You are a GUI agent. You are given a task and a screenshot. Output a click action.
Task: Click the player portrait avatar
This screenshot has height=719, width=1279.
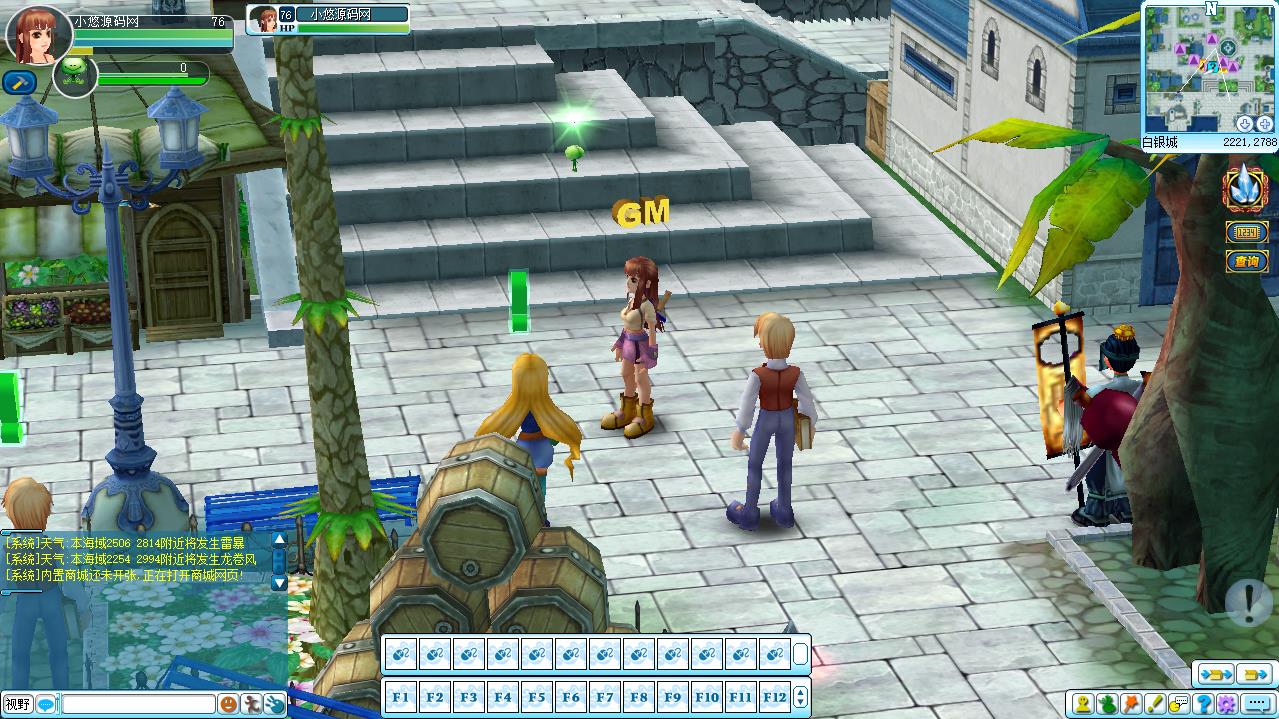(38, 32)
